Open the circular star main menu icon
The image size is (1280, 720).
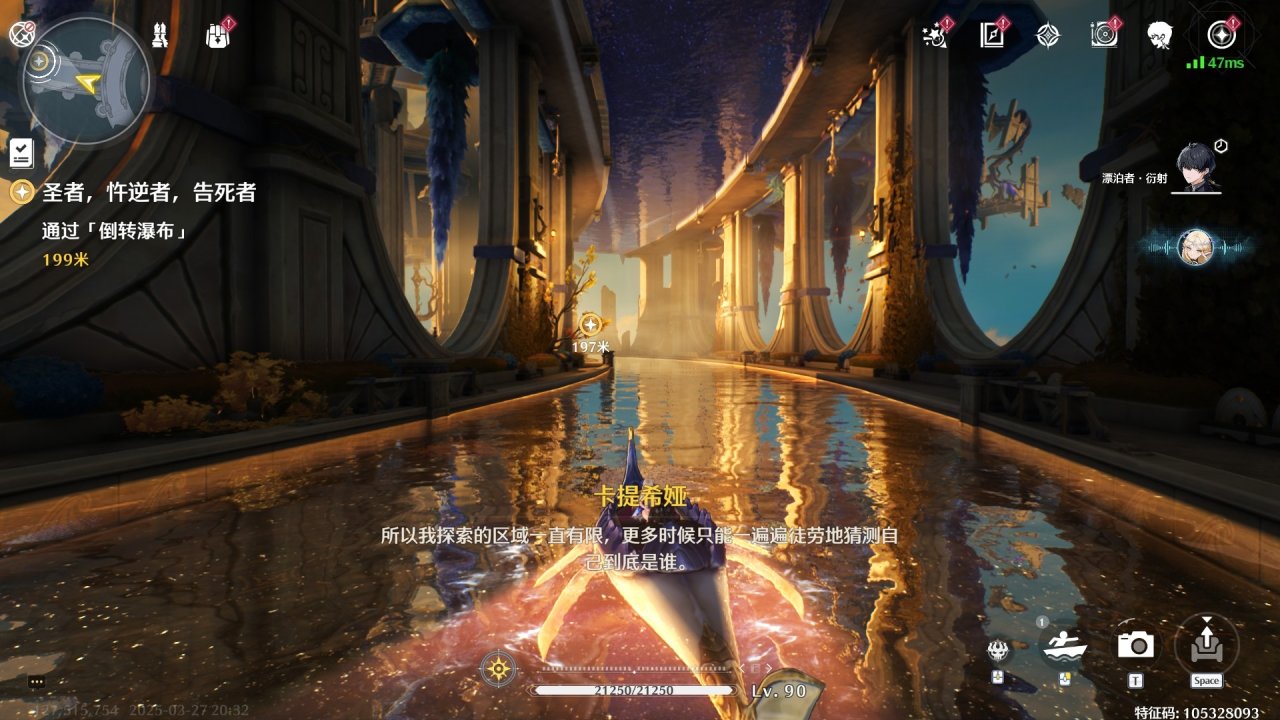tap(1219, 36)
